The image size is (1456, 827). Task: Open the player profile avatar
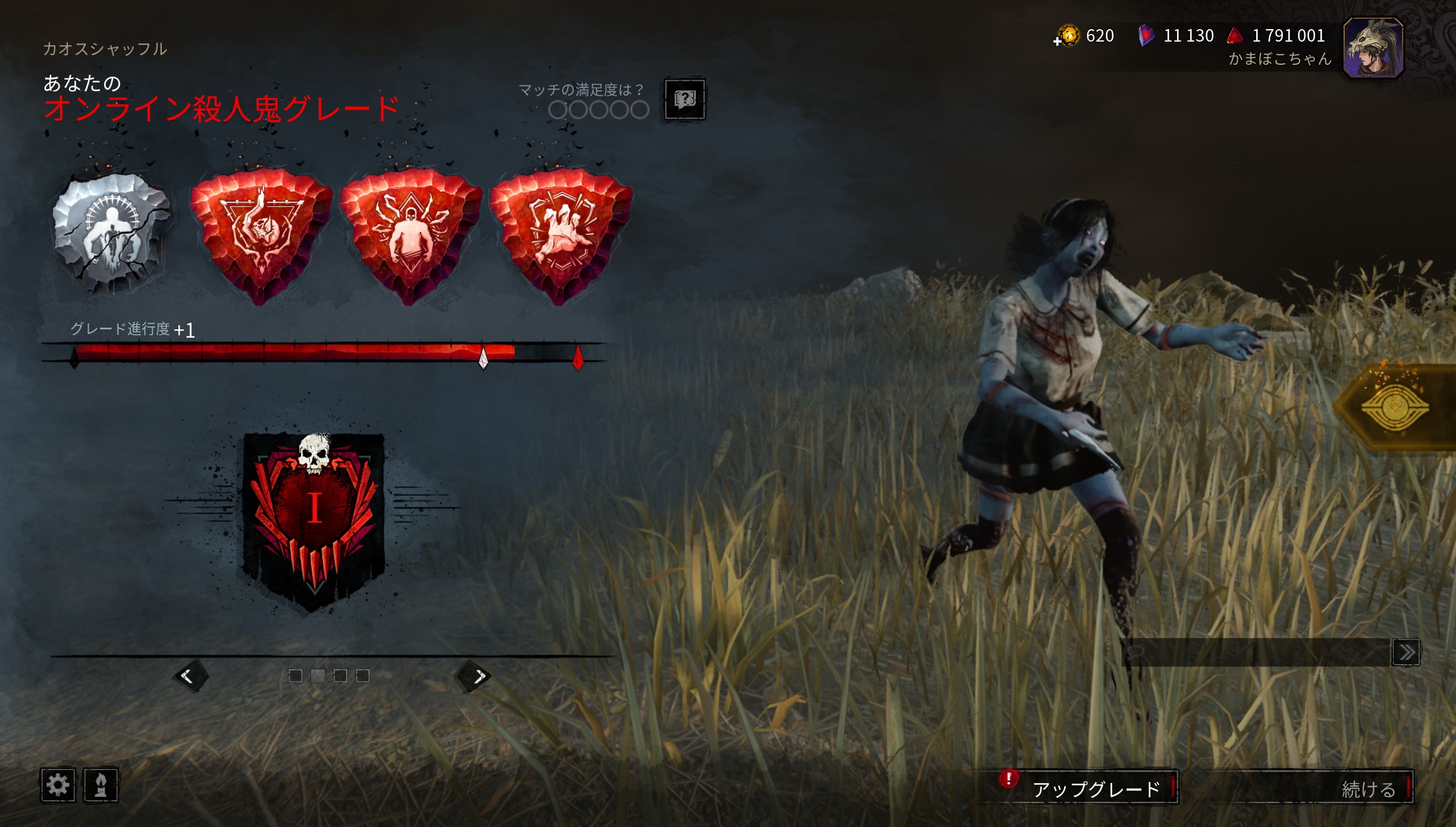pyautogui.click(x=1373, y=48)
